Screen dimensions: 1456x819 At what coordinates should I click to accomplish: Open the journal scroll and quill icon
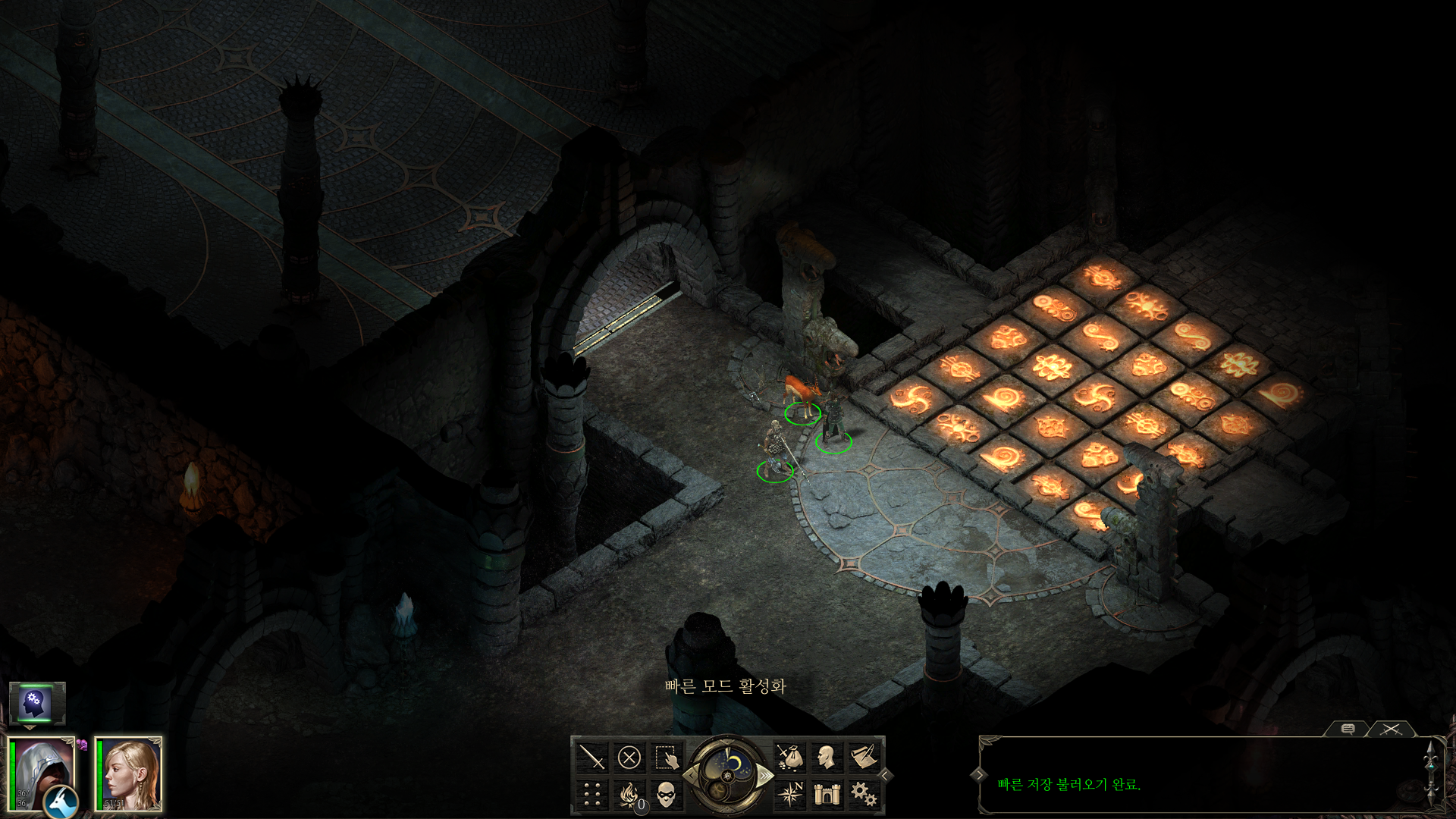(x=864, y=757)
